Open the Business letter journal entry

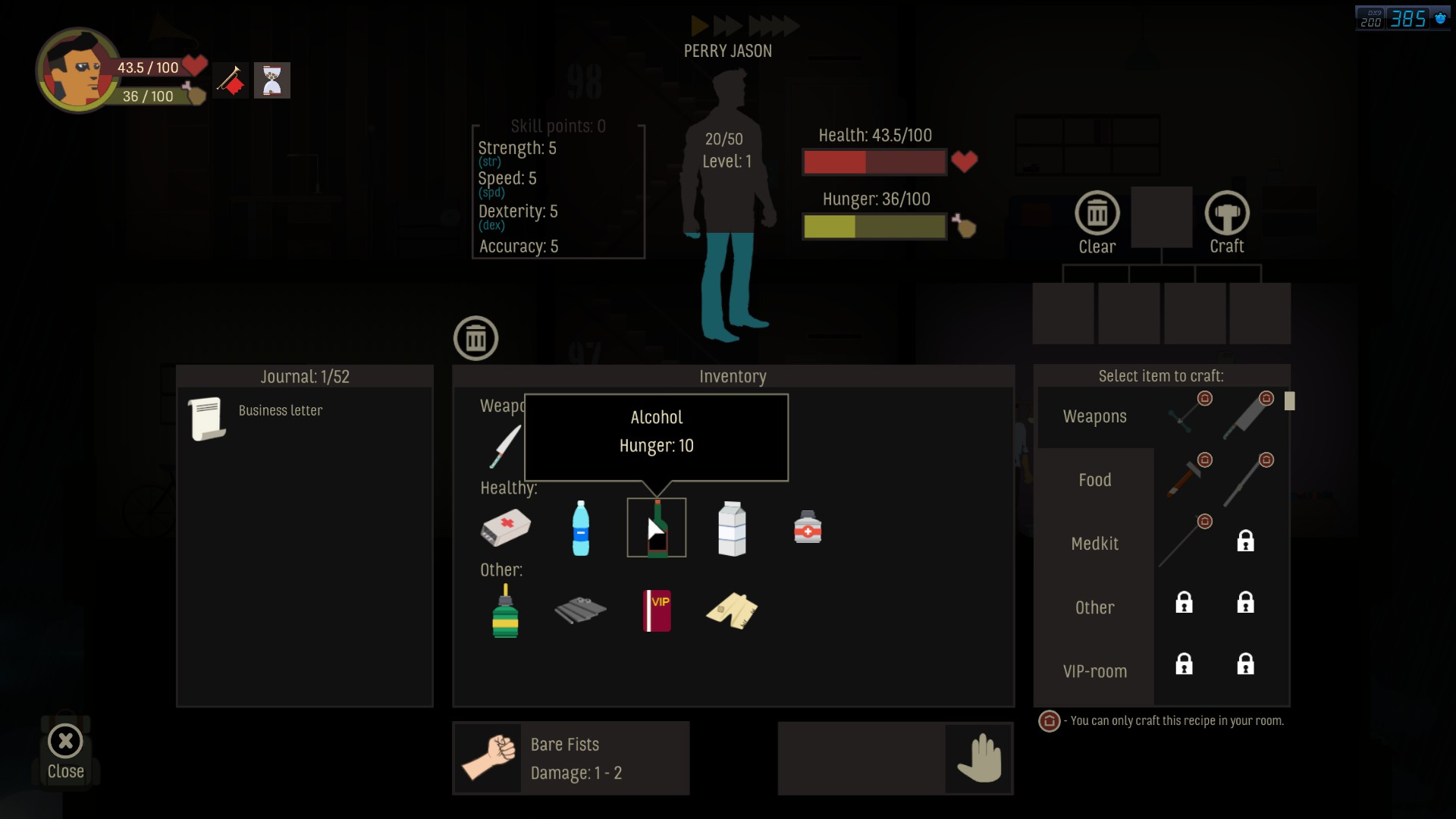[x=280, y=411]
